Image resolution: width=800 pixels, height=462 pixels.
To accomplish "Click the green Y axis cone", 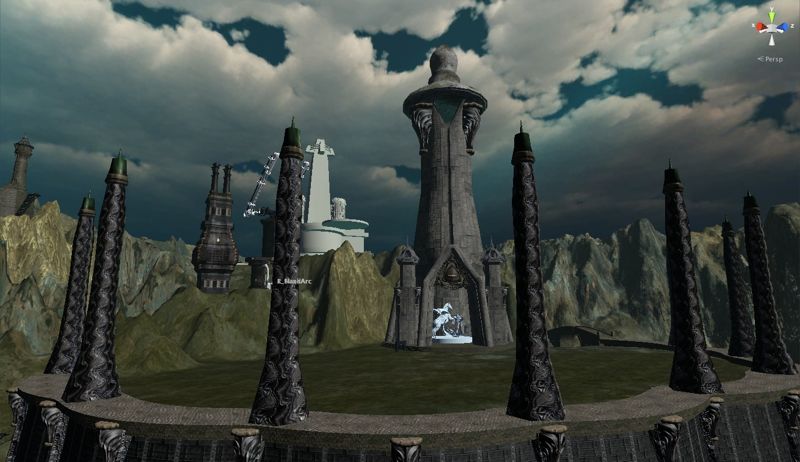I will [x=772, y=15].
